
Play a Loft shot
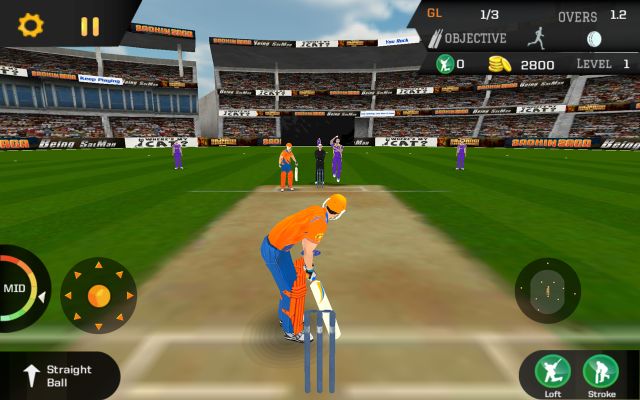point(553,373)
